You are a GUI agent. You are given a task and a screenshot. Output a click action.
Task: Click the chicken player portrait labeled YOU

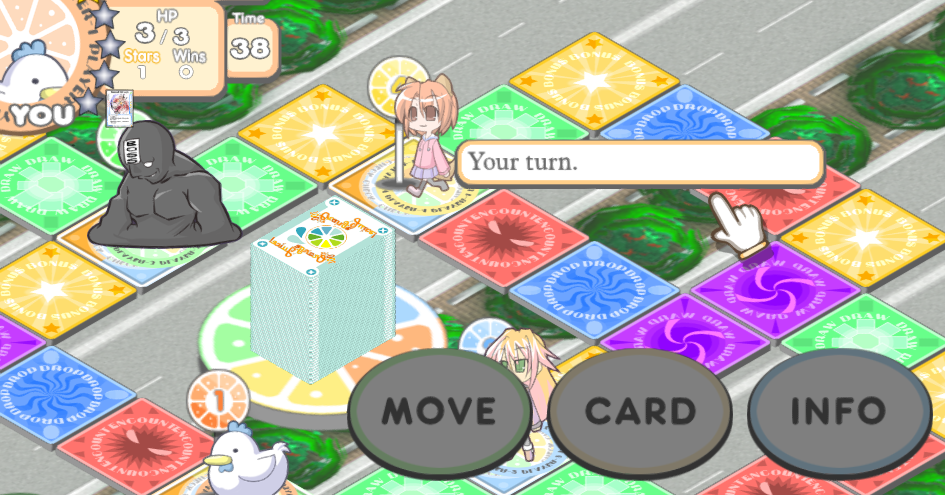coord(38,65)
